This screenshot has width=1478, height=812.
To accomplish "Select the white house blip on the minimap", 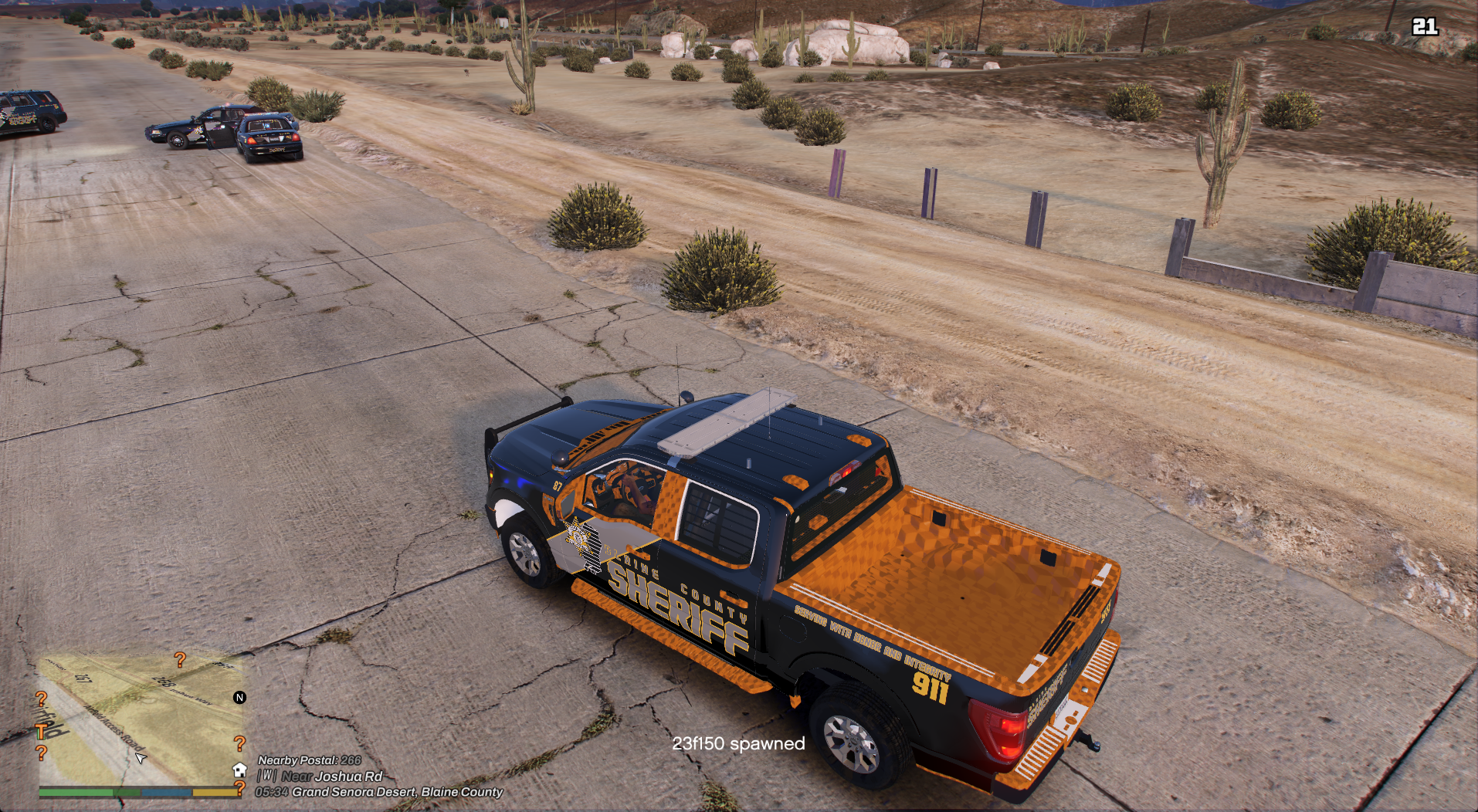I will [x=239, y=770].
